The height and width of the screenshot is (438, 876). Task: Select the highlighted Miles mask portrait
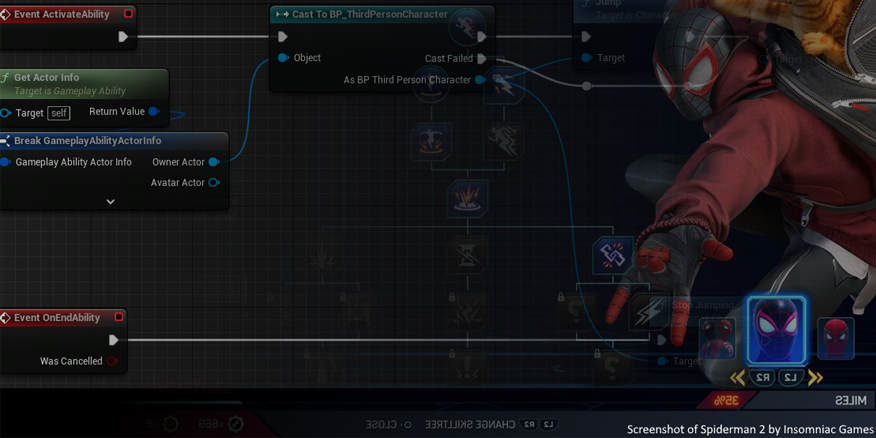click(776, 329)
